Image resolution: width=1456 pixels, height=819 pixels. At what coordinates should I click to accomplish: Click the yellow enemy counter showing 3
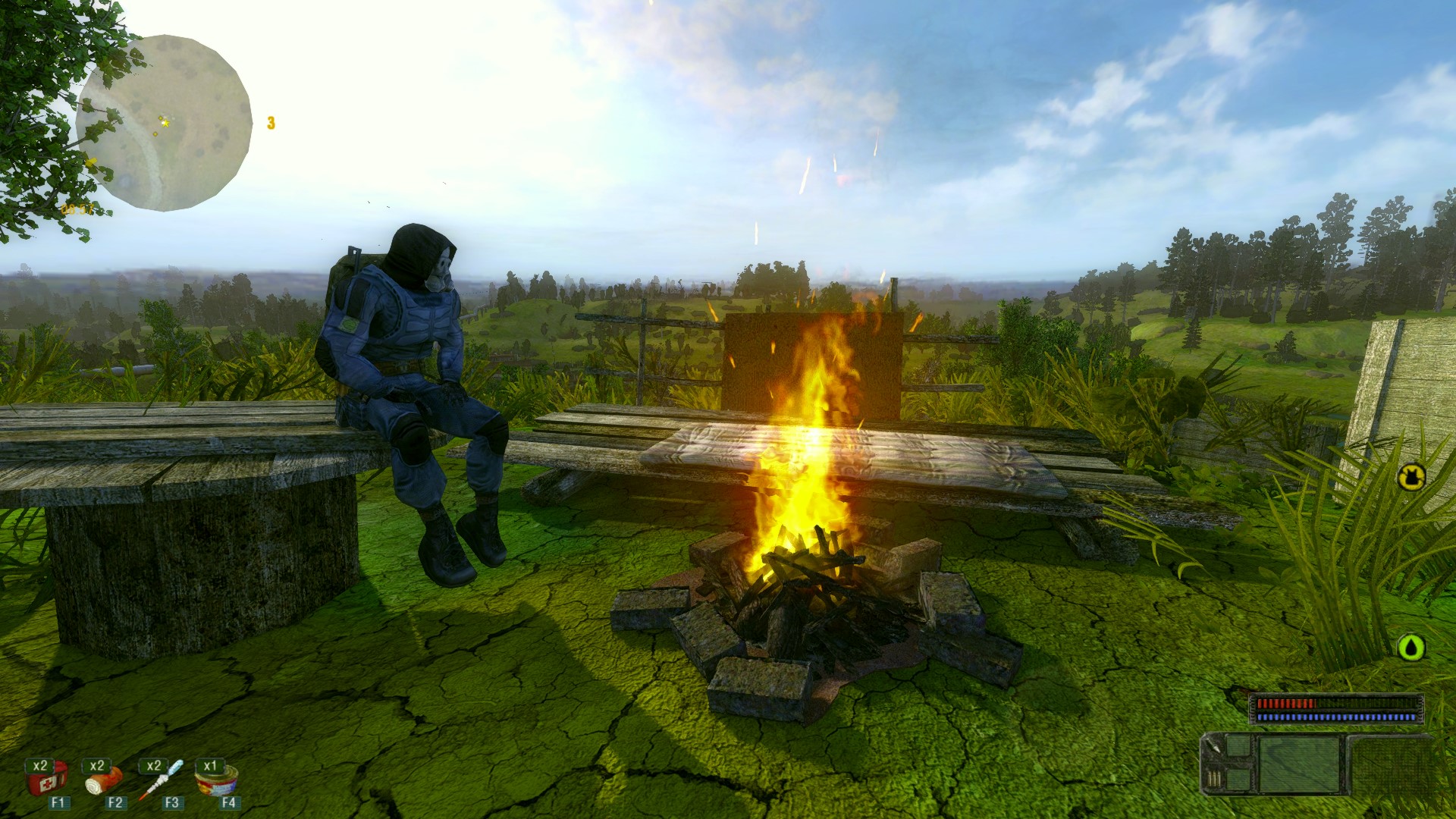tap(269, 121)
